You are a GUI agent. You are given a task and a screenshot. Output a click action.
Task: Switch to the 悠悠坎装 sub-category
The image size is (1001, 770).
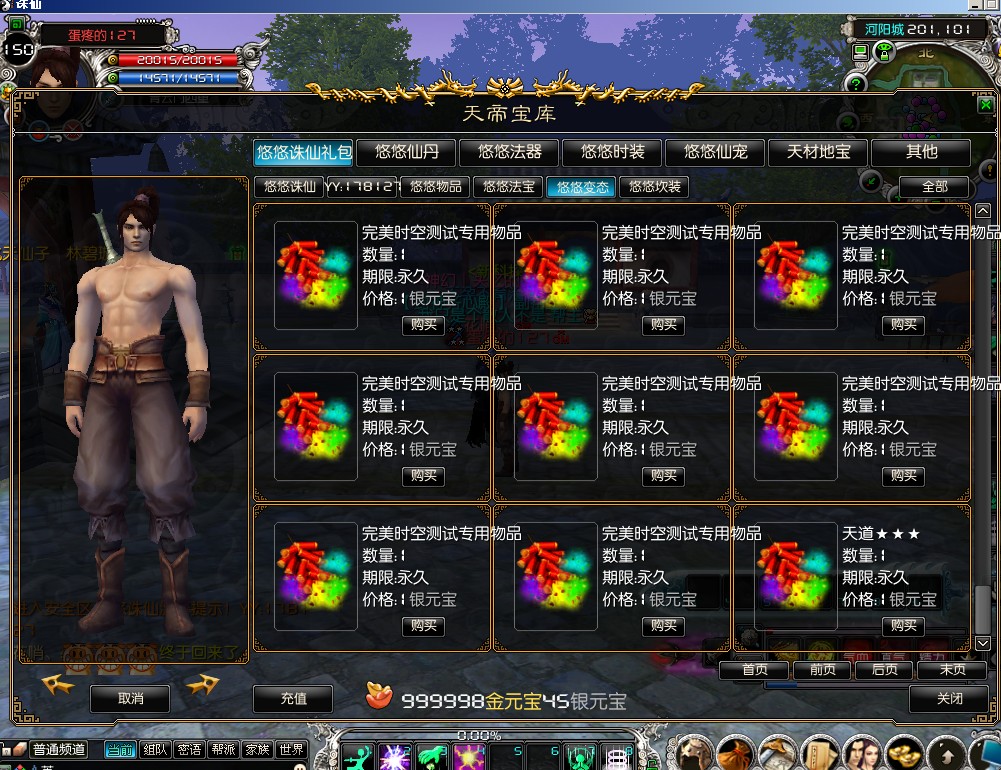655,187
